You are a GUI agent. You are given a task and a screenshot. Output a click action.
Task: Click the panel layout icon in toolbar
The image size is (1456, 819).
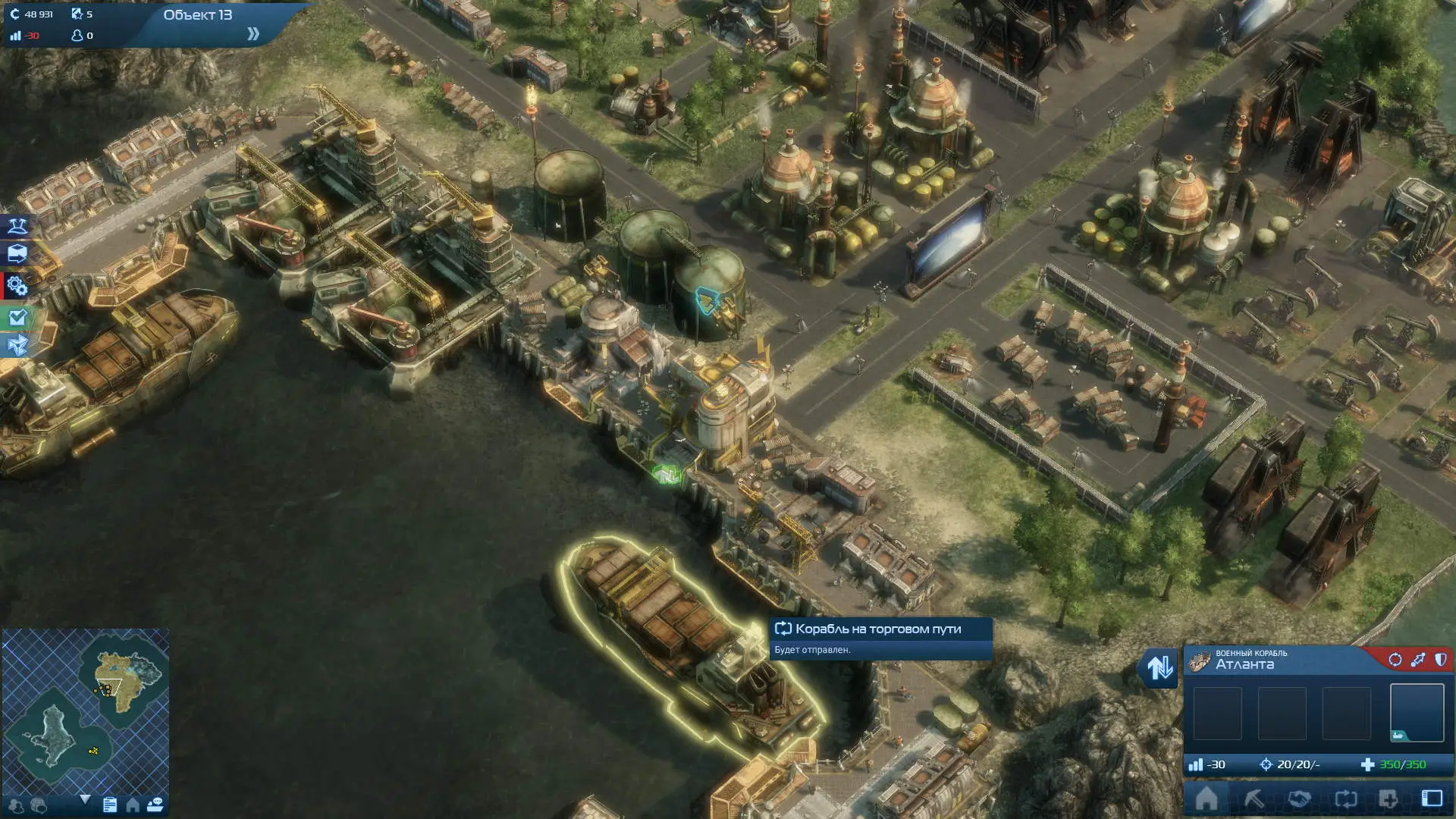click(1432, 799)
